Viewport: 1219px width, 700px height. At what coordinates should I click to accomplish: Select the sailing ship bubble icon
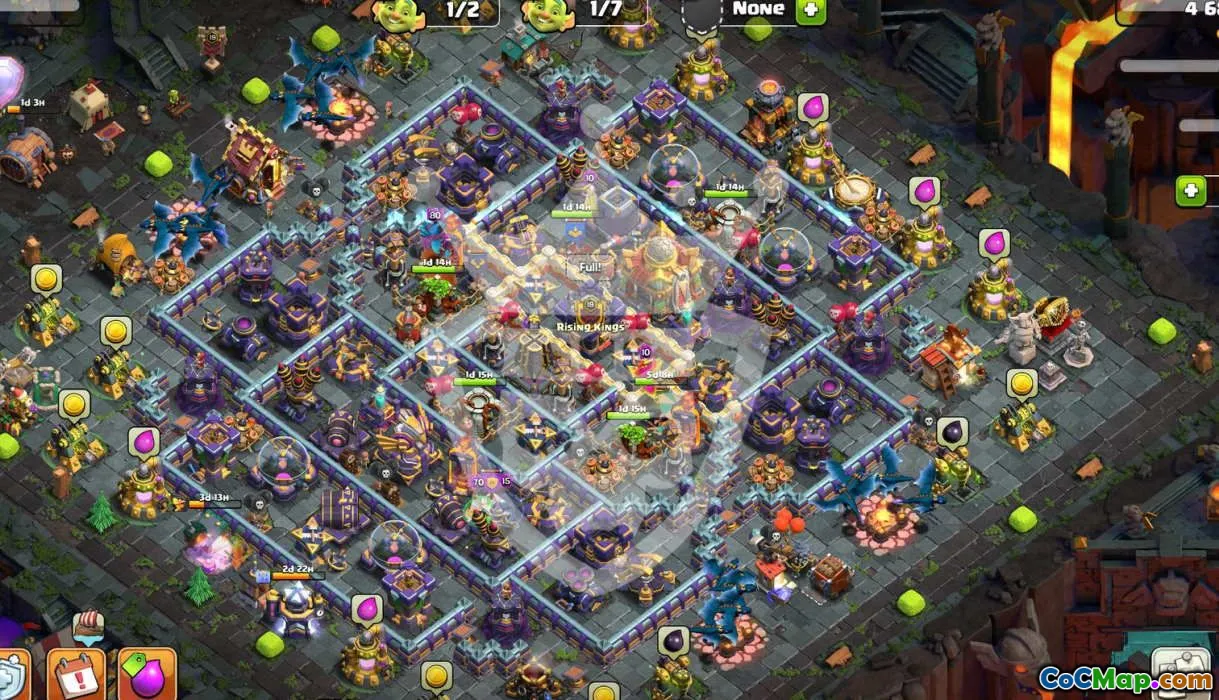tap(88, 627)
